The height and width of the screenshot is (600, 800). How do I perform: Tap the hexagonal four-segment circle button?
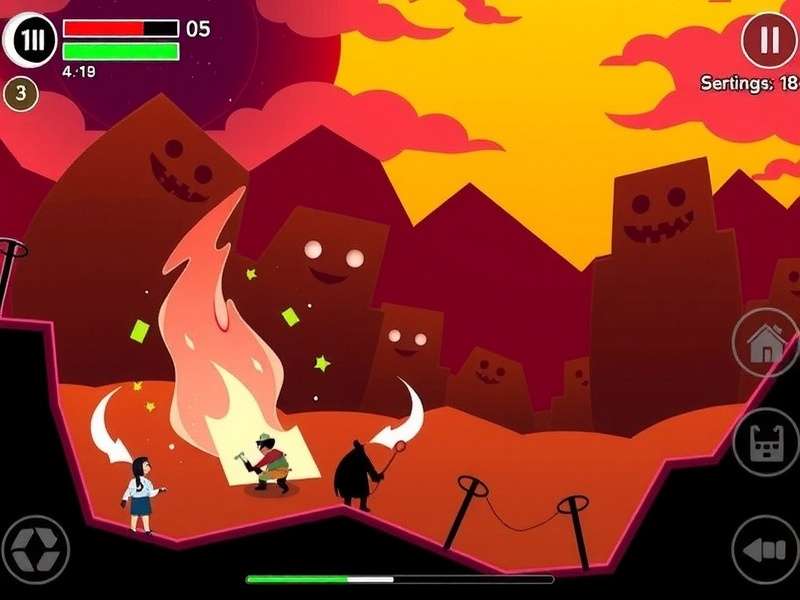35,549
